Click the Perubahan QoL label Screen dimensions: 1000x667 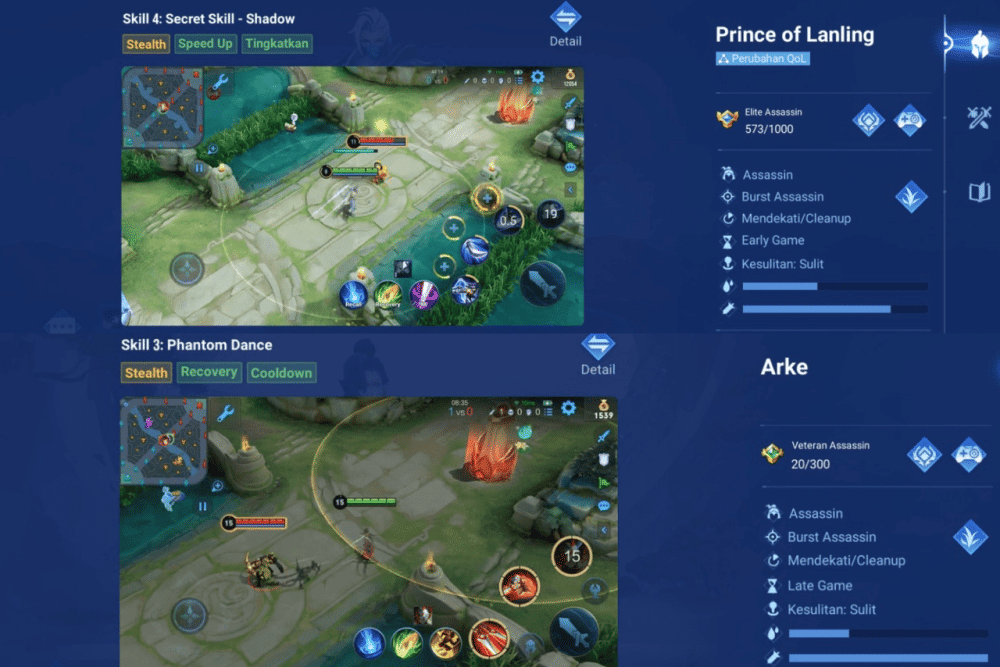763,59
